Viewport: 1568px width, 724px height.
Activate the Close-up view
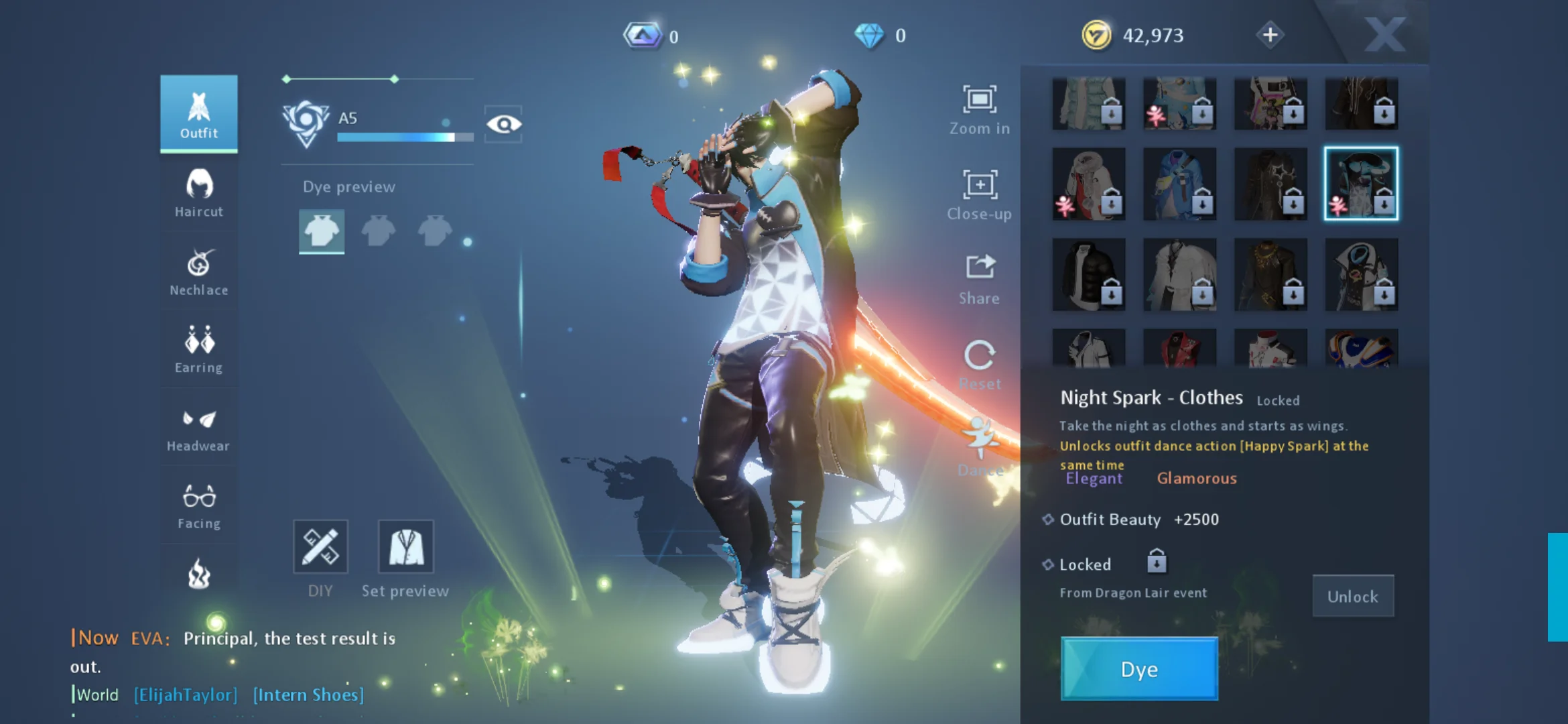980,194
